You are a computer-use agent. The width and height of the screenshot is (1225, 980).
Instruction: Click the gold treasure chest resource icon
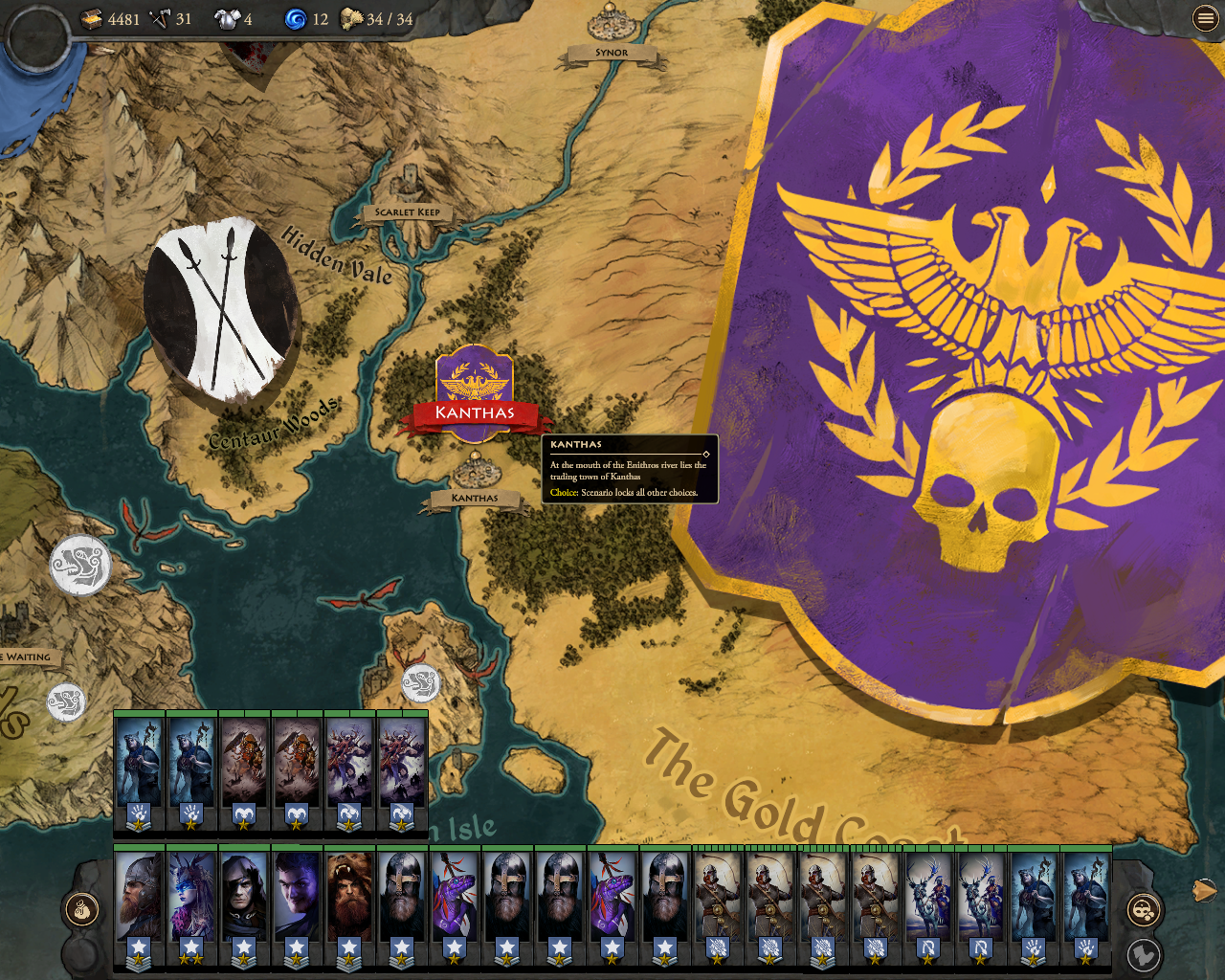pyautogui.click(x=93, y=16)
